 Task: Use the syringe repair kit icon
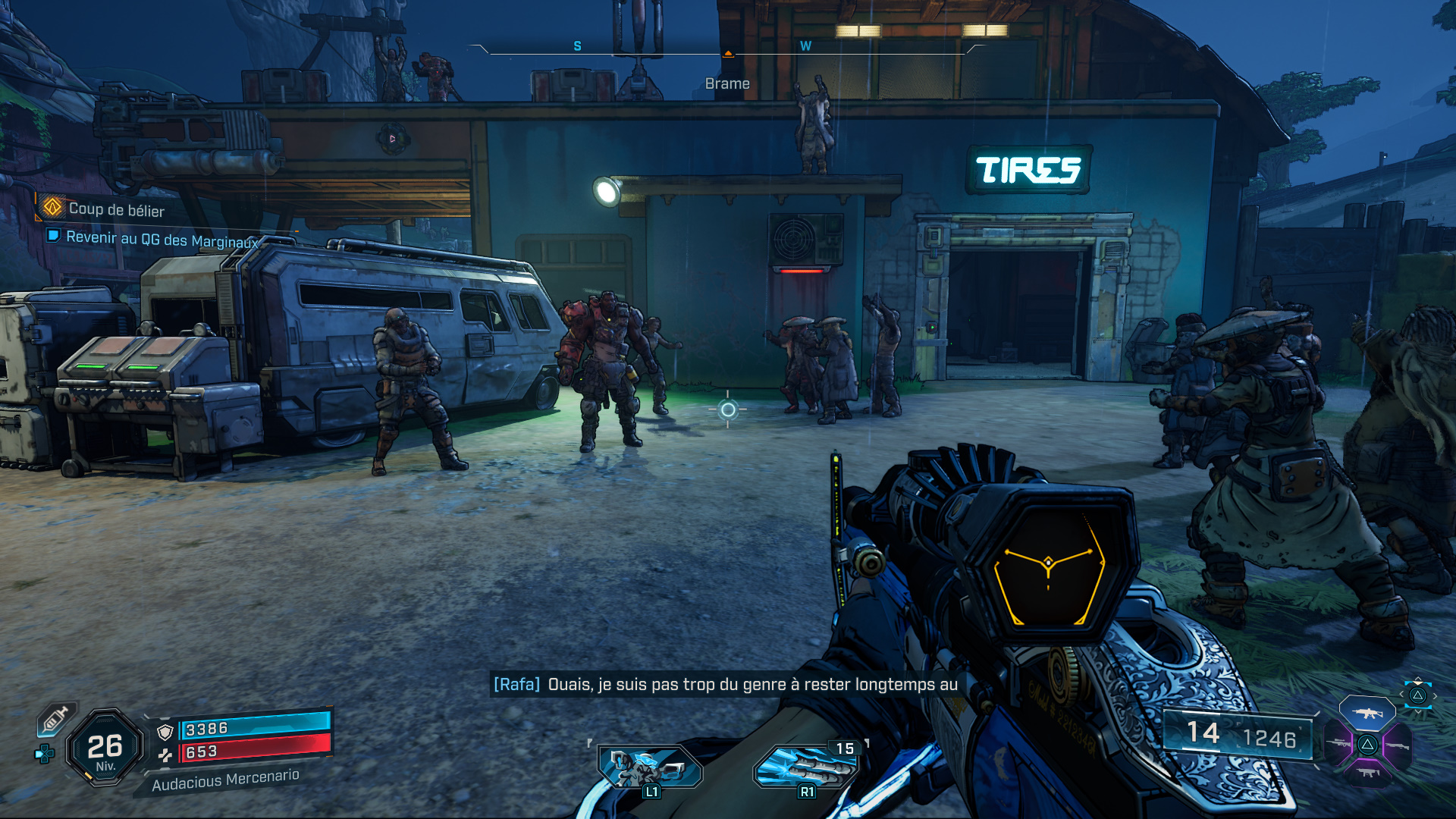pos(56,718)
